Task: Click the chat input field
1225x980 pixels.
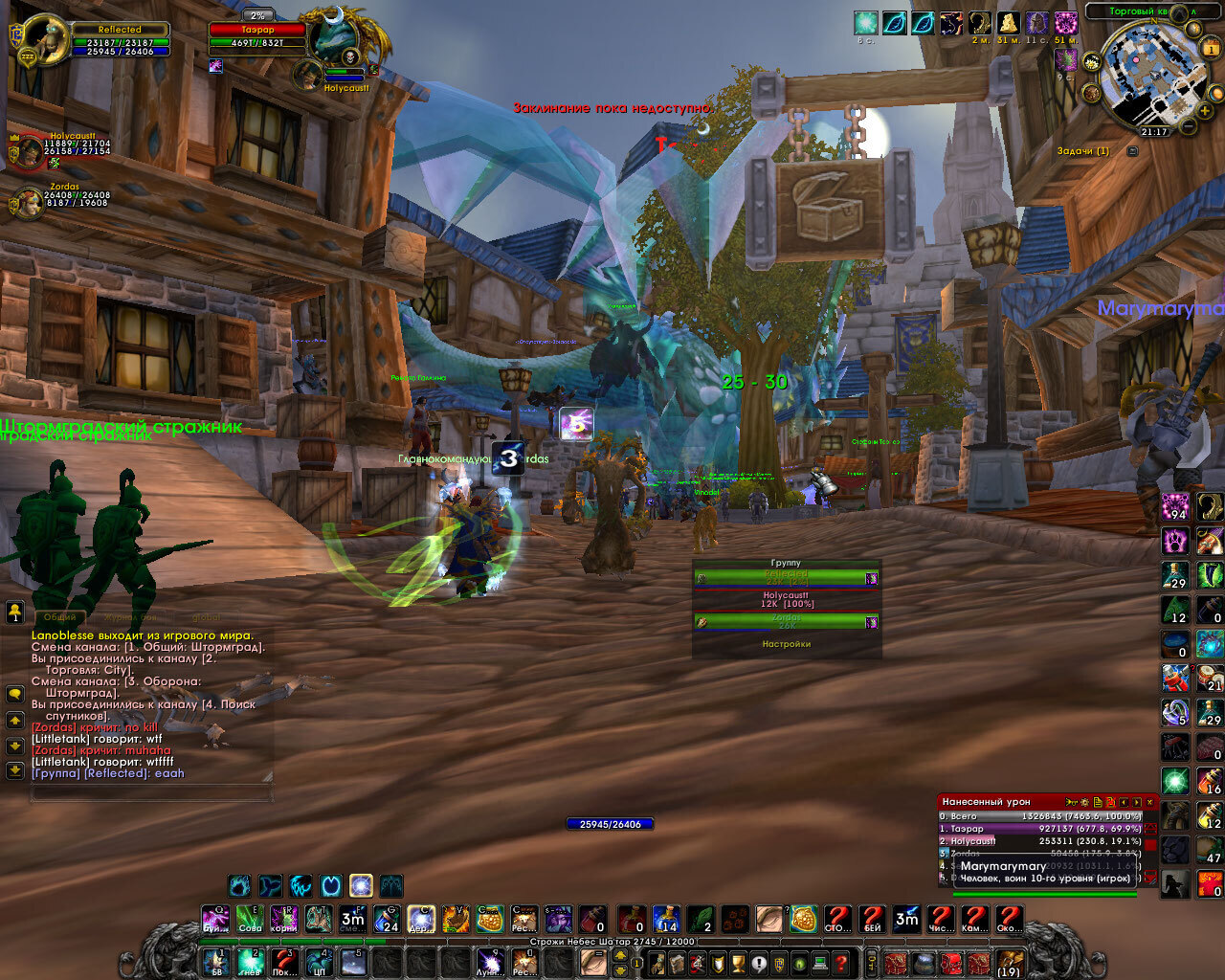Action: pos(151,793)
